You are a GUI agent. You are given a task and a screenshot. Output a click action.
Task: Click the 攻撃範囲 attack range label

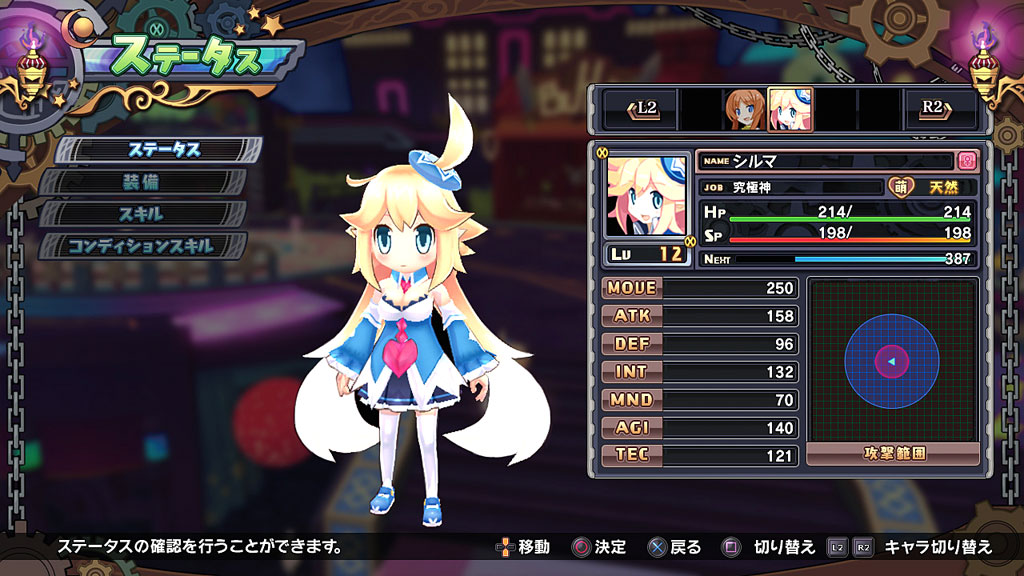pos(892,453)
